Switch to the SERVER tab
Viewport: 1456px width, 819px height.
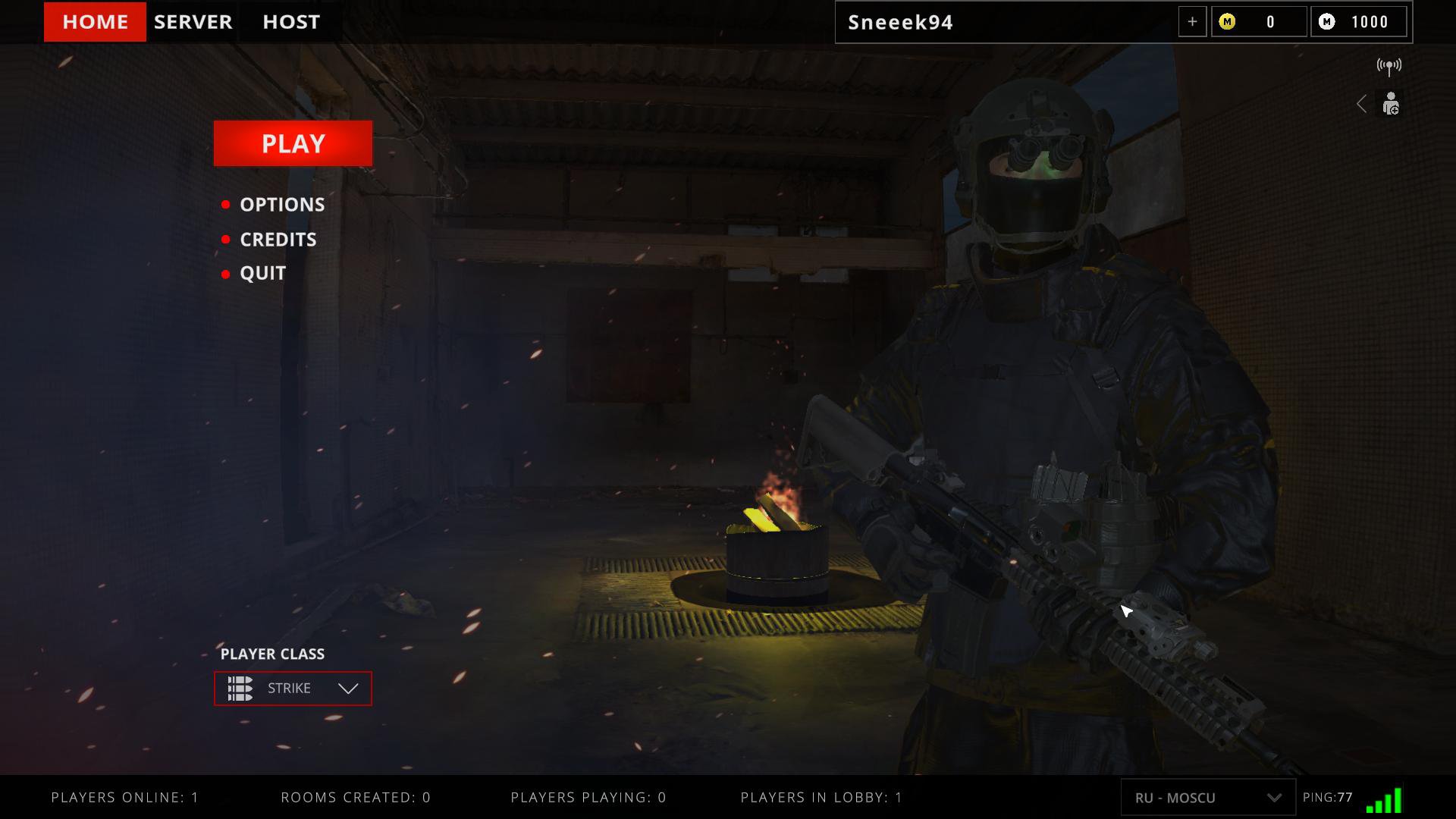[193, 22]
